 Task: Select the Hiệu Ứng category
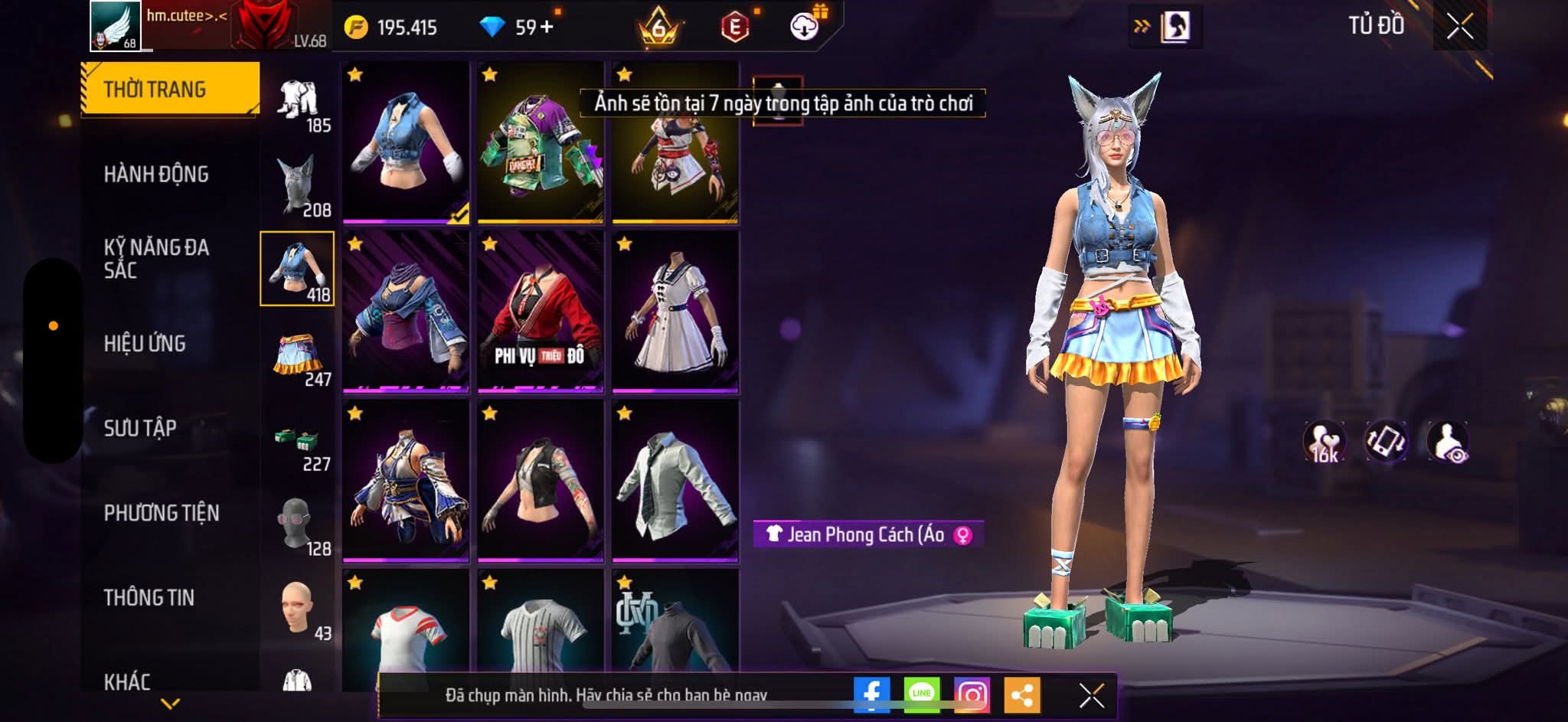(x=145, y=344)
